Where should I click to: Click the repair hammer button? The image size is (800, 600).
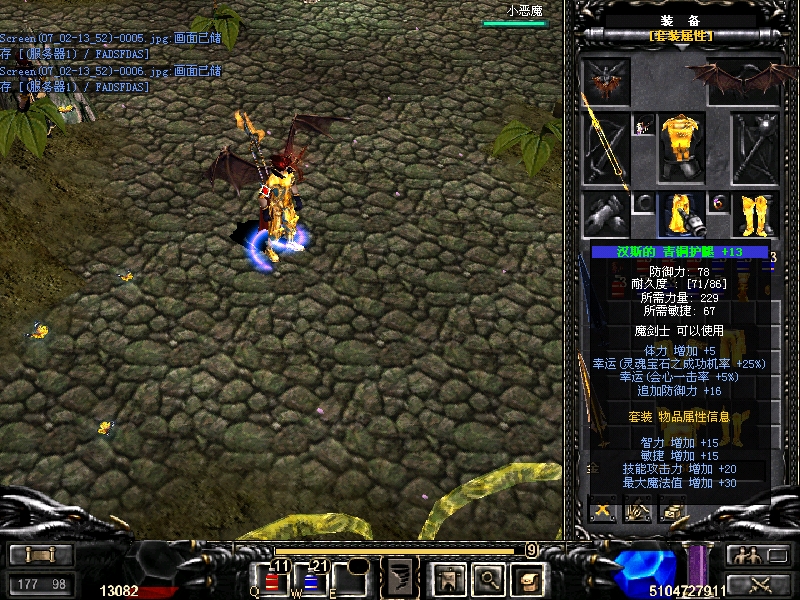point(638,511)
